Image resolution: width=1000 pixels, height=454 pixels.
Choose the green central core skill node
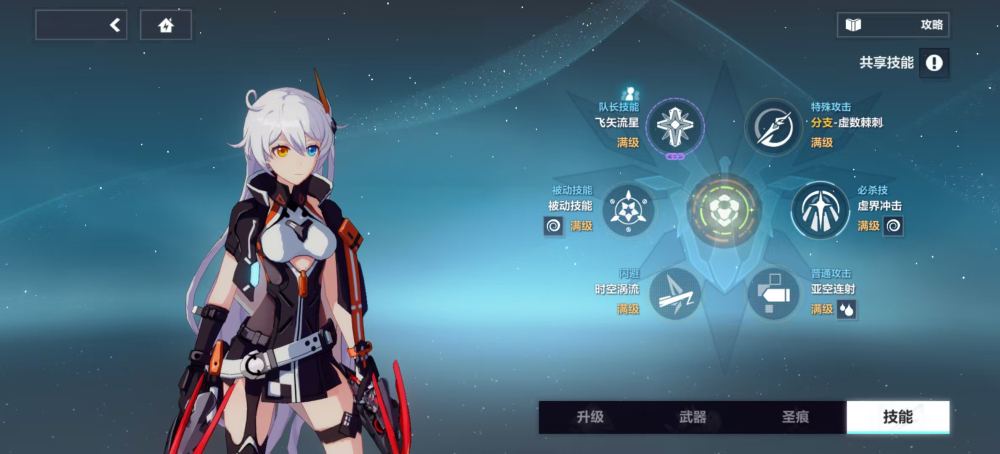coord(725,210)
